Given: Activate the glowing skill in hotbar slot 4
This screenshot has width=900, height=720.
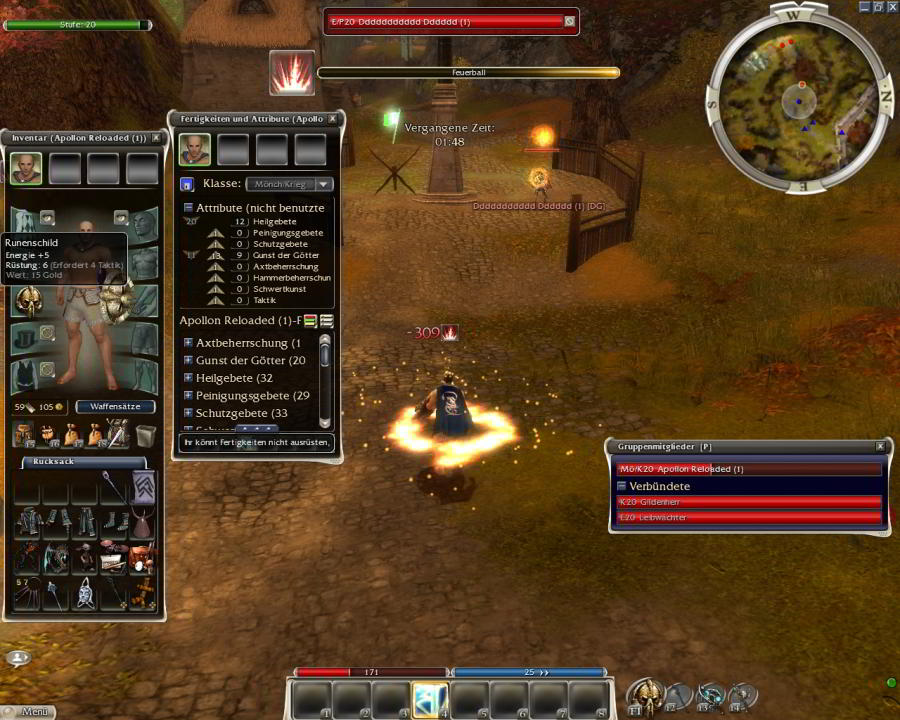Looking at the screenshot, I should [x=430, y=699].
